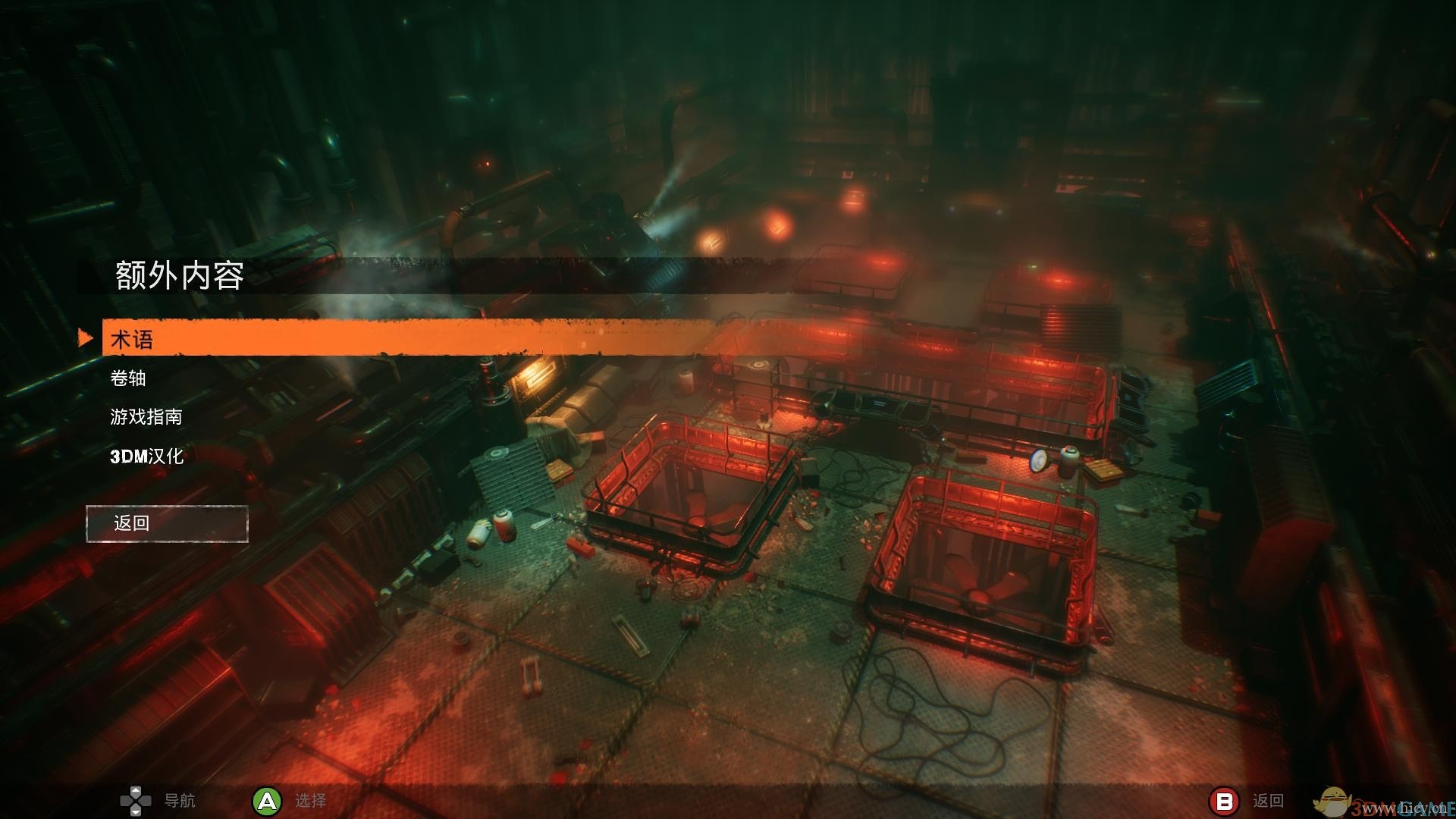Click the boxed 返回 back button
This screenshot has width=1456, height=819.
pos(167,523)
